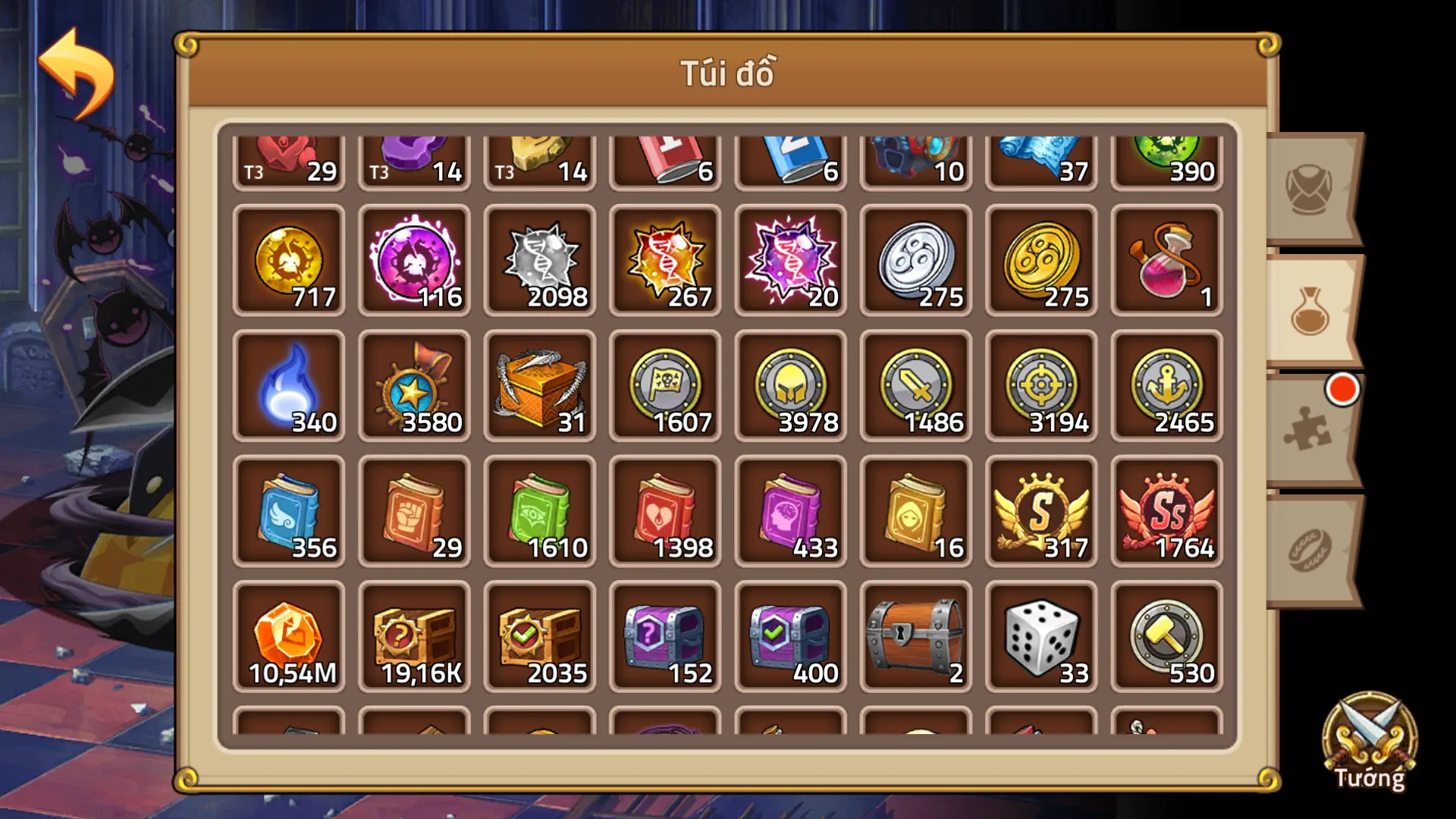Screen dimensions: 1456x819
Task: Tap the sword medal with count 1486
Action: pyautogui.click(x=915, y=387)
